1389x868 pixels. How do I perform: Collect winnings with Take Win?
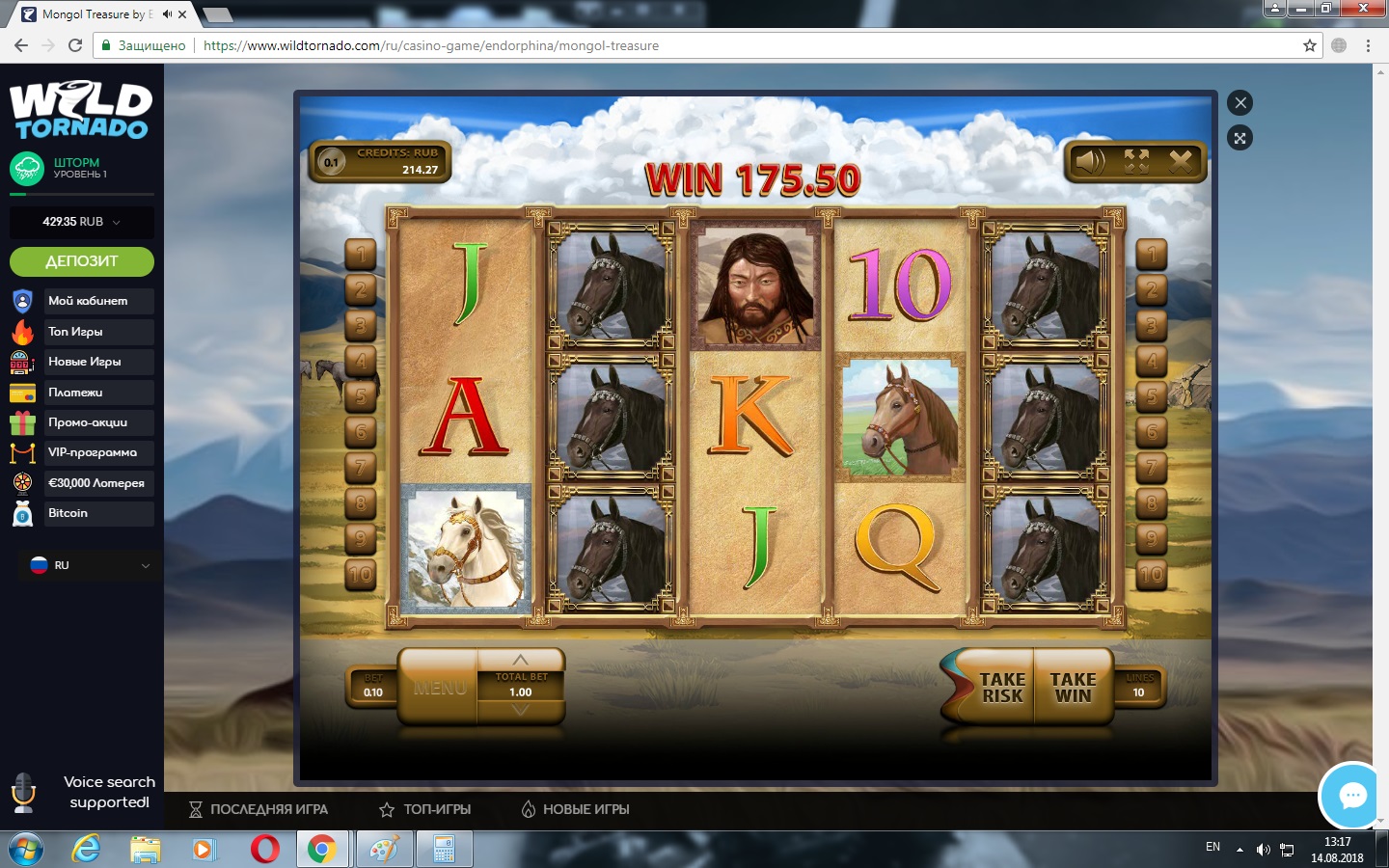click(1073, 688)
